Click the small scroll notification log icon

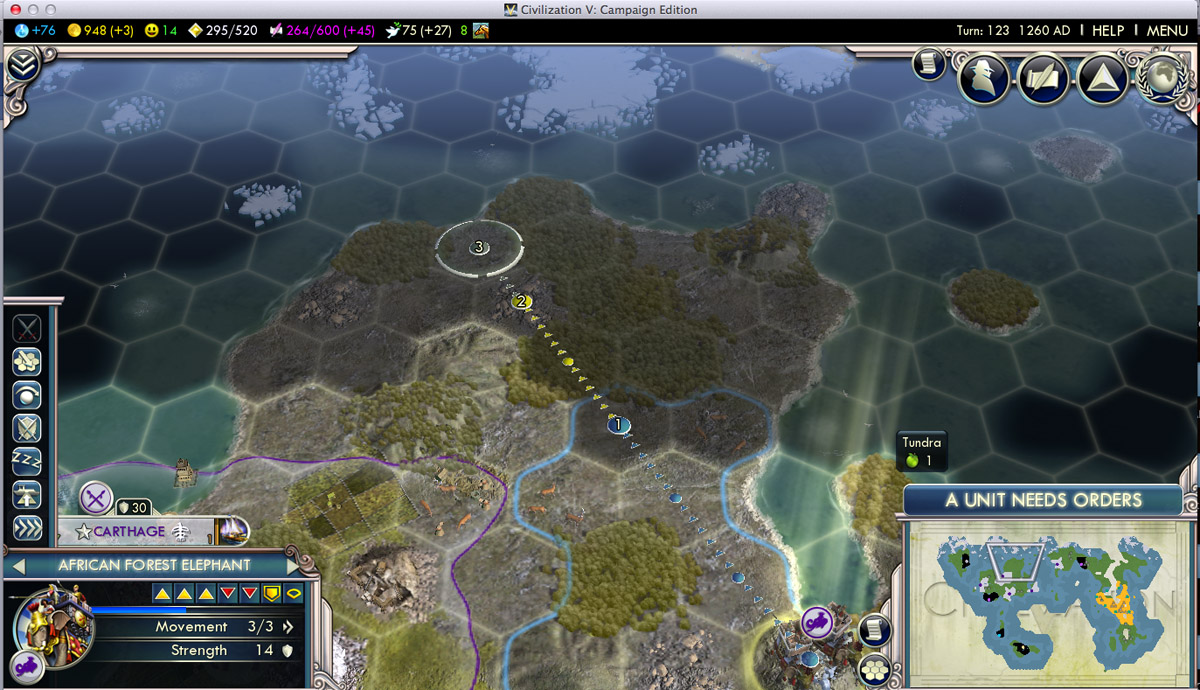coord(928,65)
